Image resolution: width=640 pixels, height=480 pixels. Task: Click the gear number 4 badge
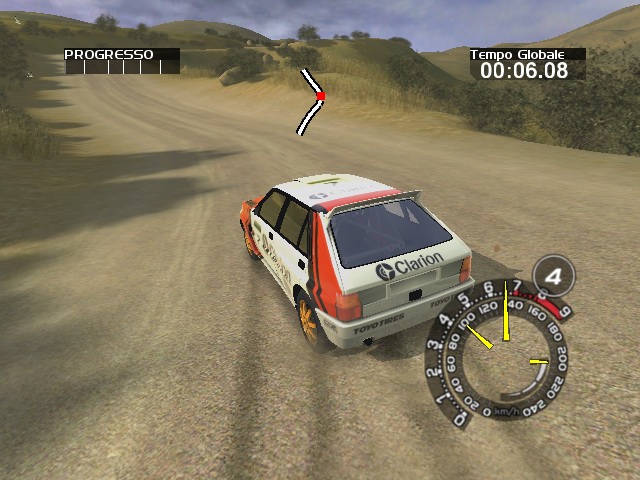[x=552, y=275]
